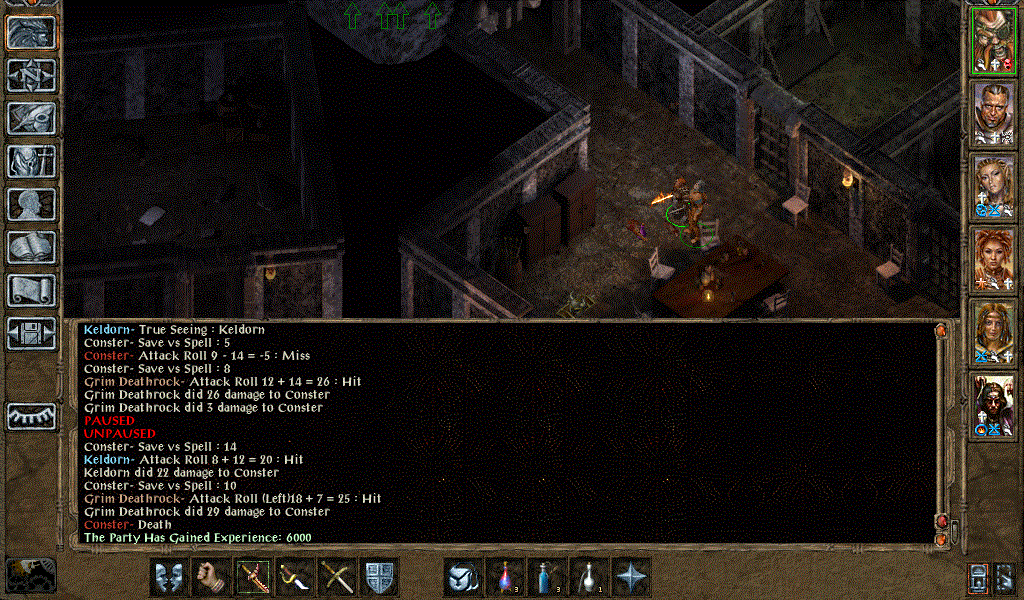Select the red-haired woman's portrait

993,259
